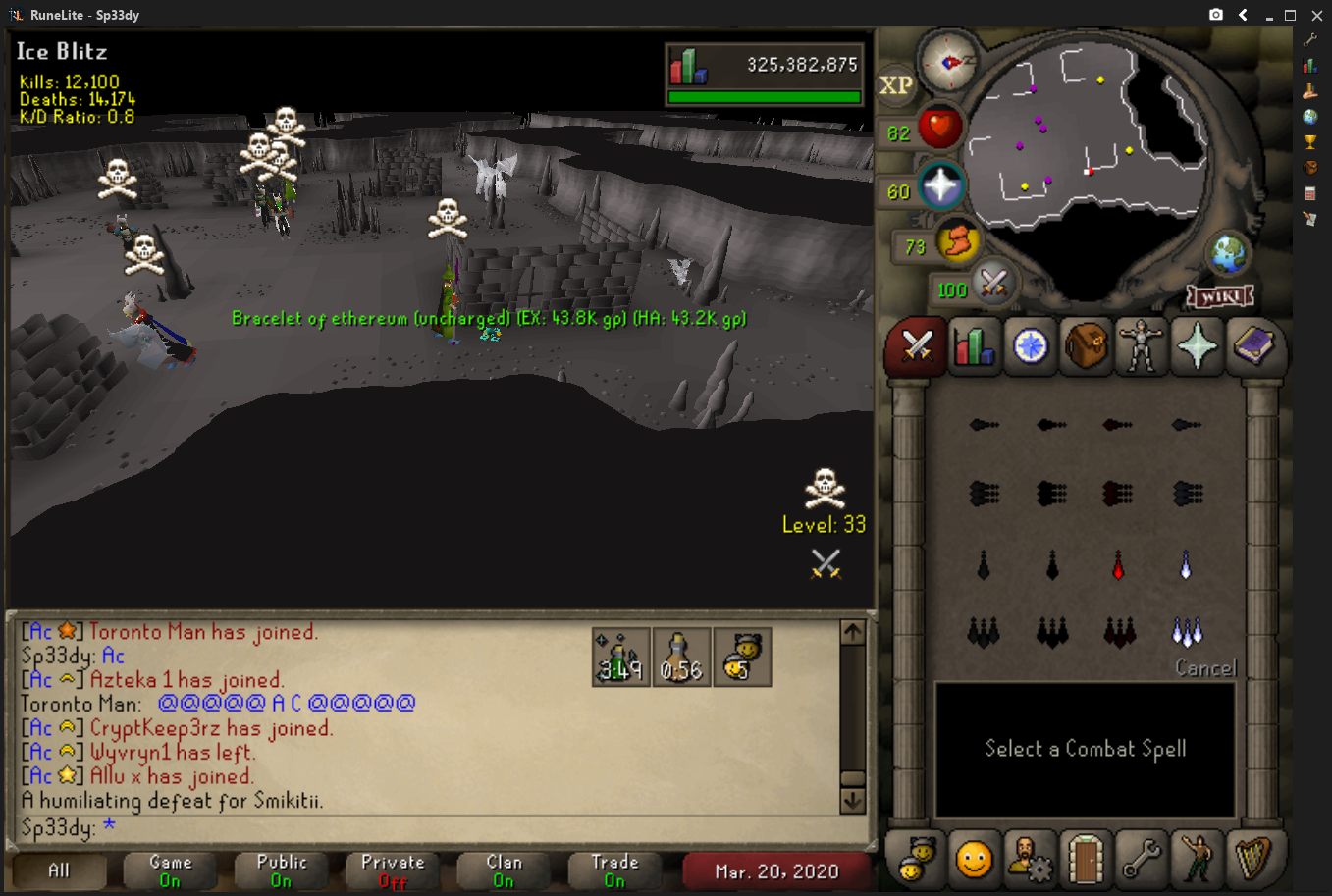
Task: Open the Inventory backpack tab
Action: coord(1086,346)
